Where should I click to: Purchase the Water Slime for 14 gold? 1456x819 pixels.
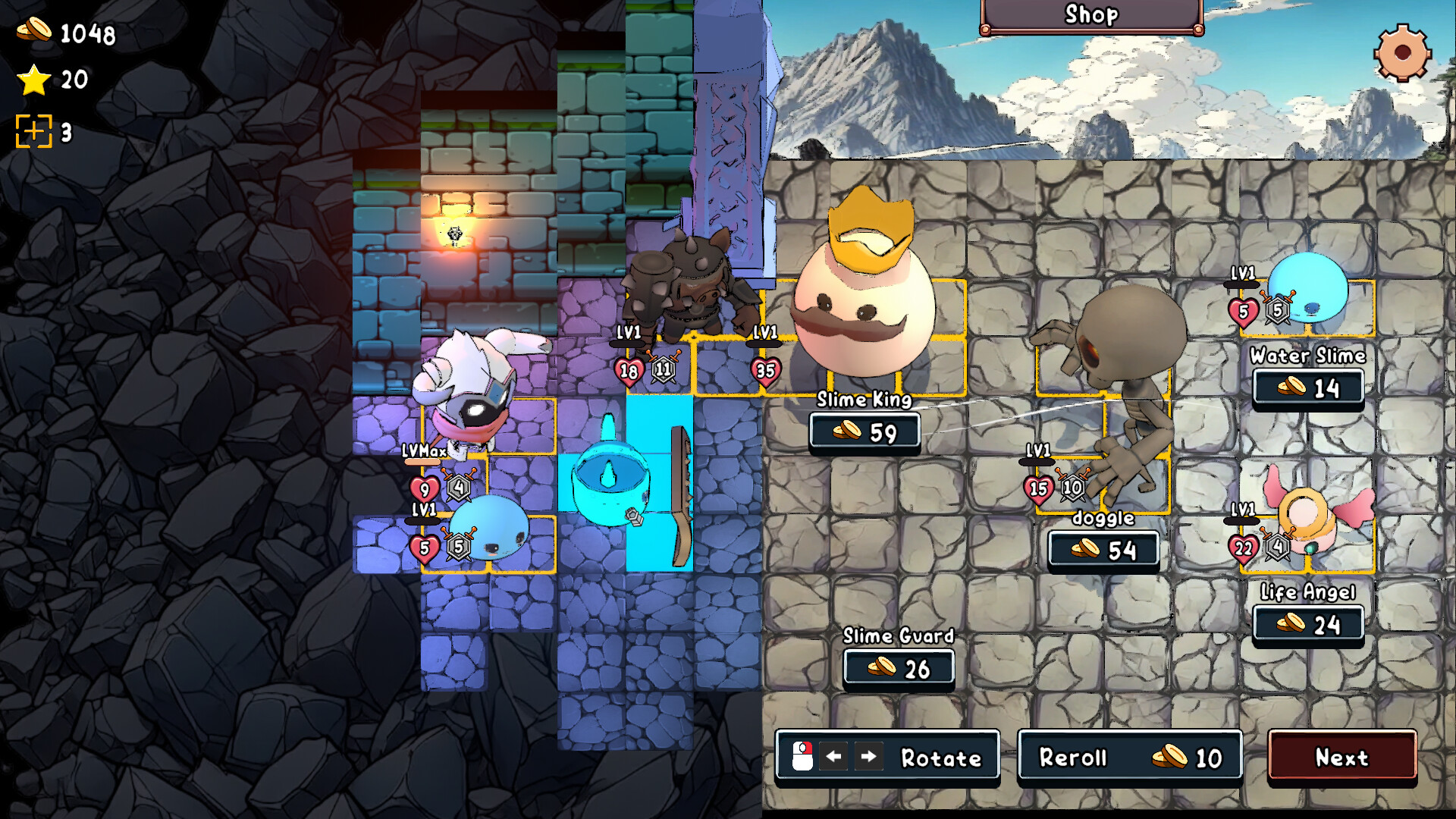click(x=1308, y=388)
